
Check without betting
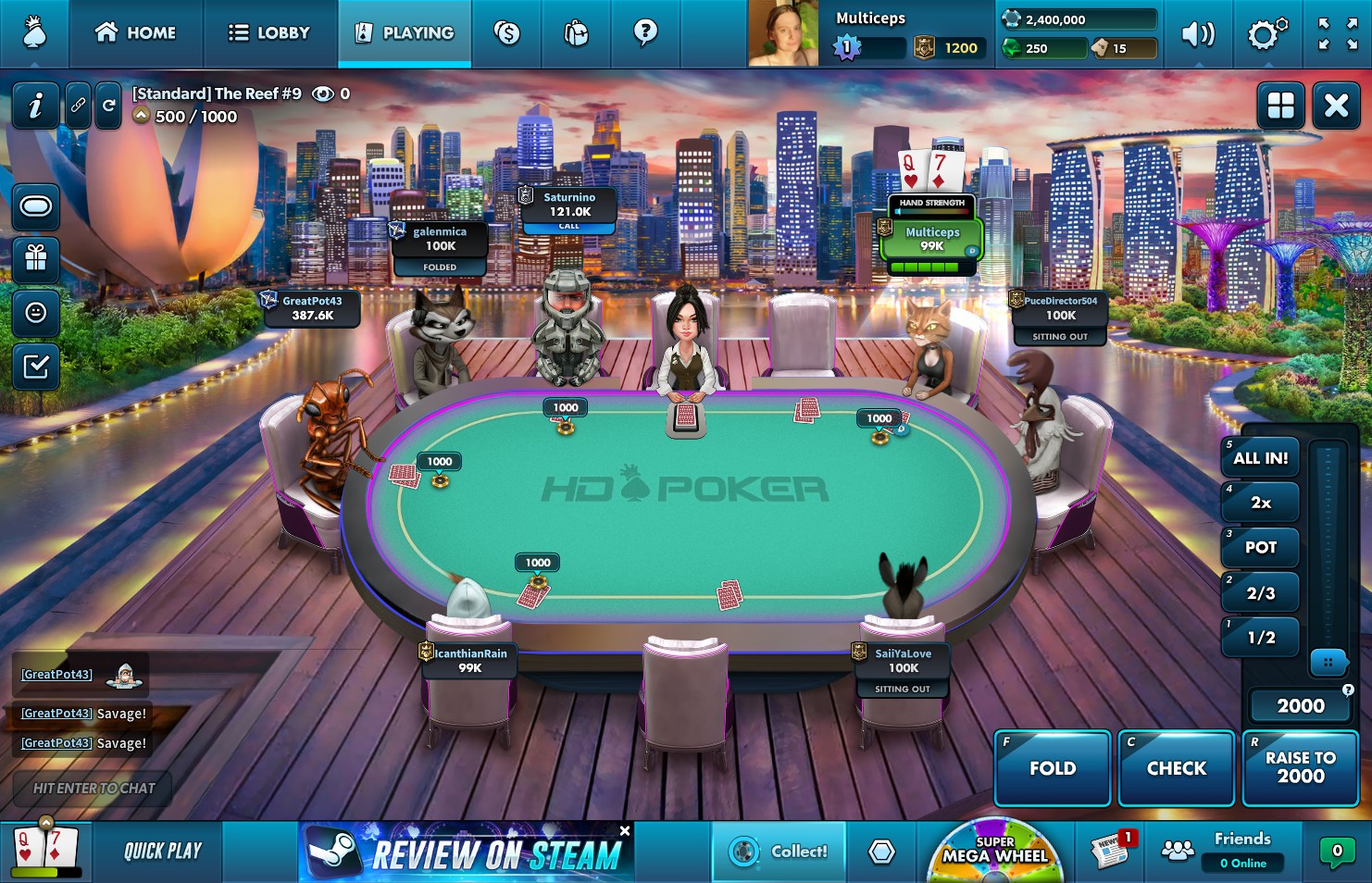[x=1176, y=768]
